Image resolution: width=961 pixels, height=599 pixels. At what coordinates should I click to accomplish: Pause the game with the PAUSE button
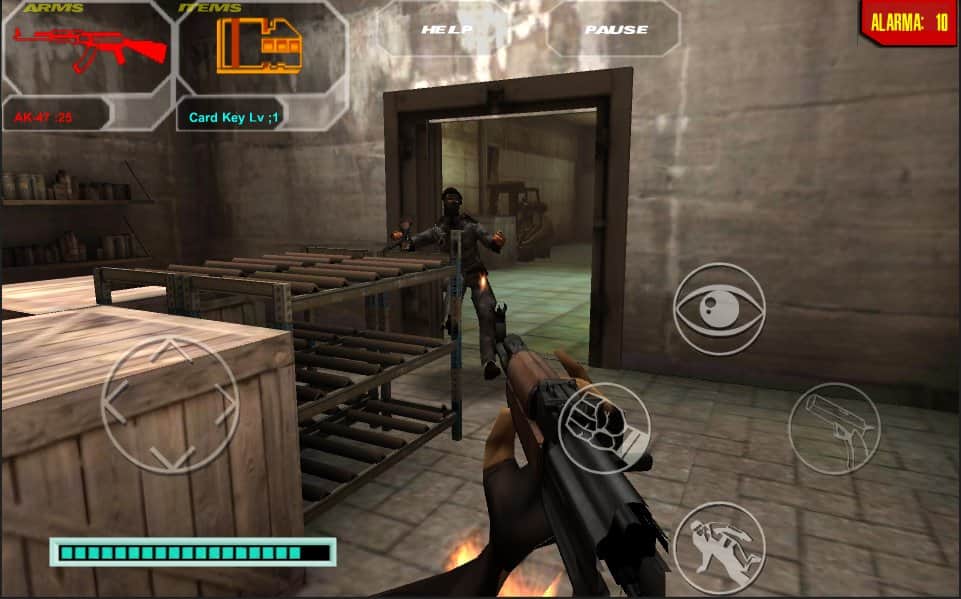616,29
